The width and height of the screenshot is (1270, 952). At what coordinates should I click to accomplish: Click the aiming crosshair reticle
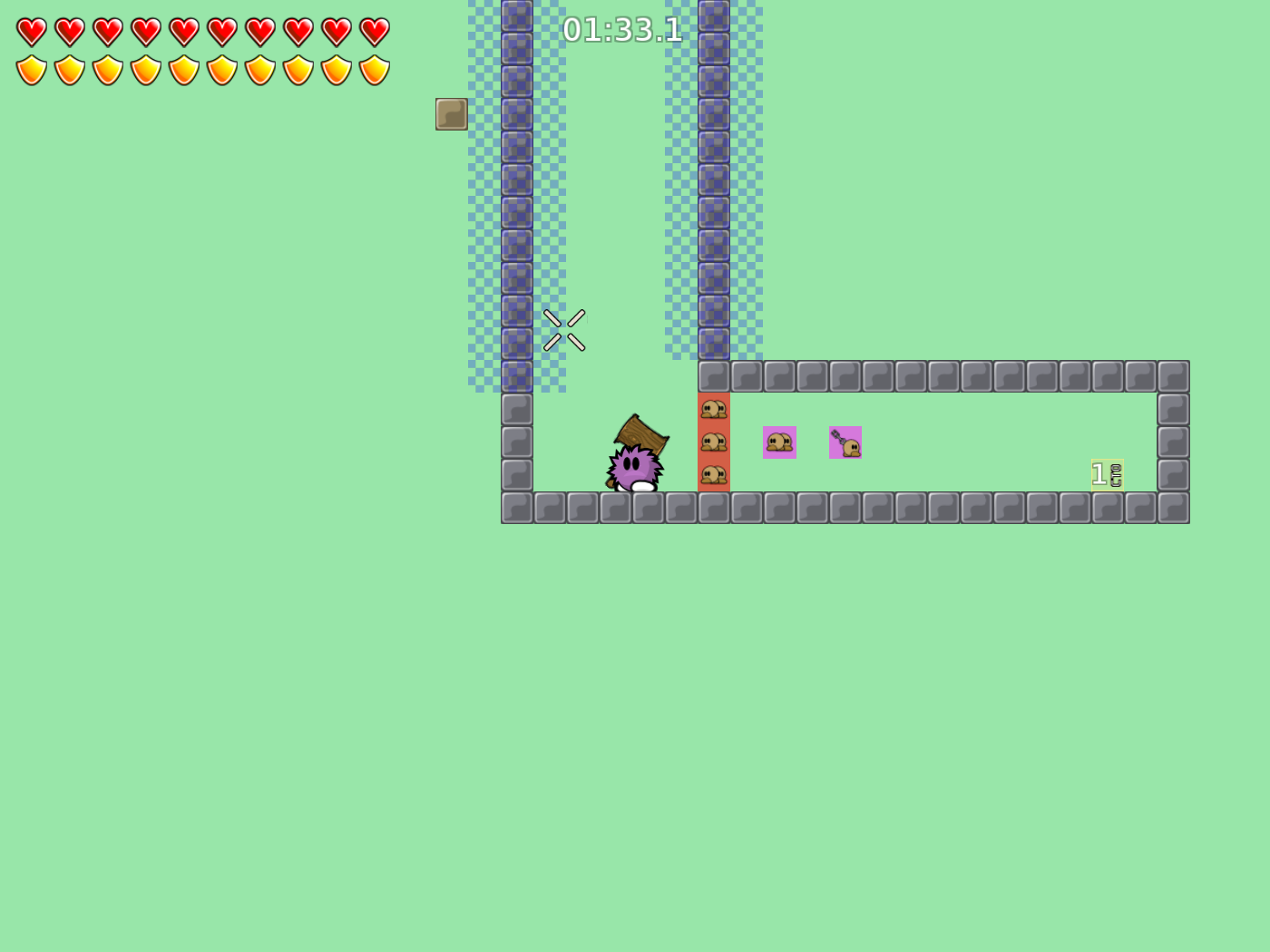point(564,330)
